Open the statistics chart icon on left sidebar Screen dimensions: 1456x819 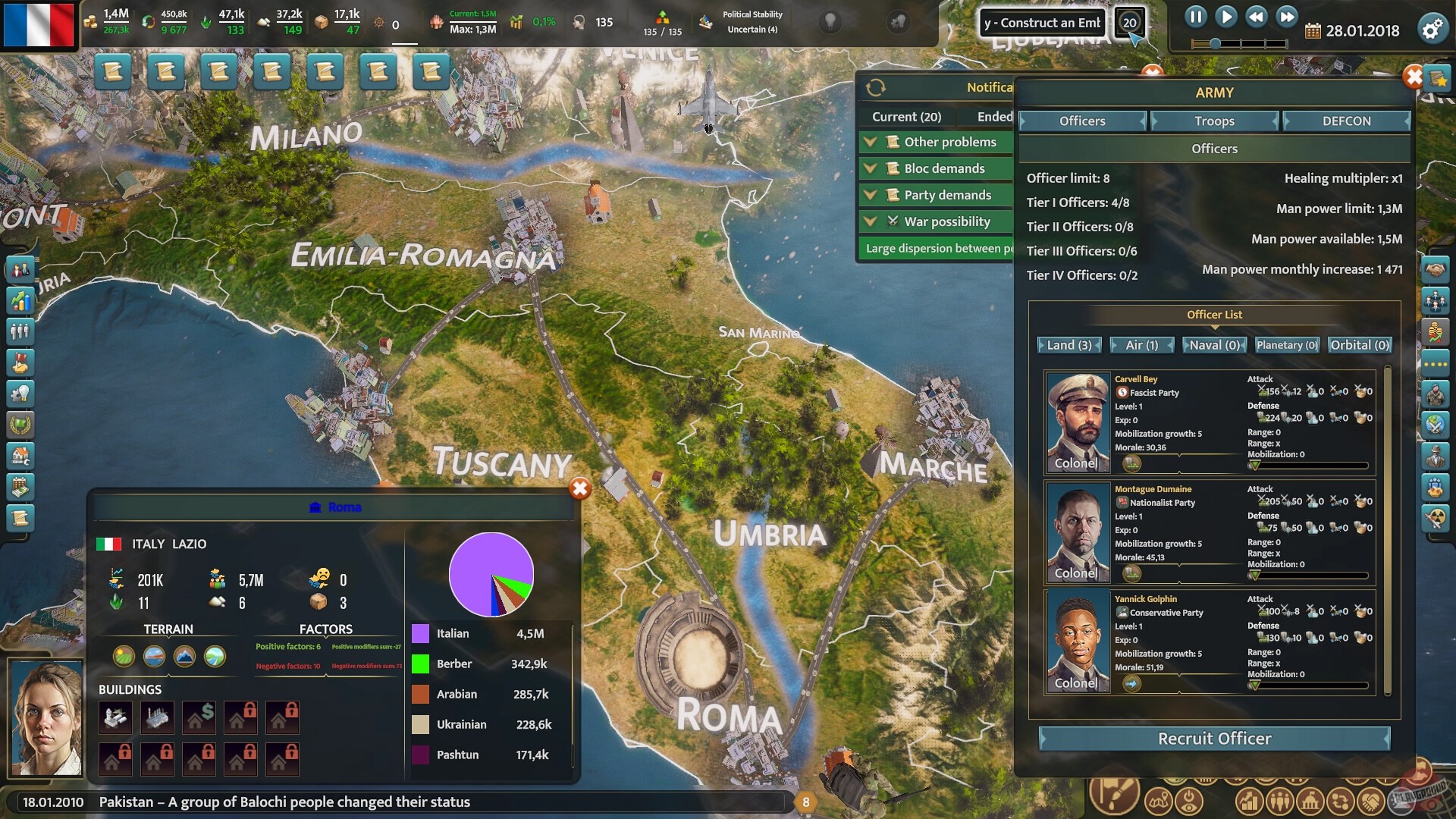point(20,301)
